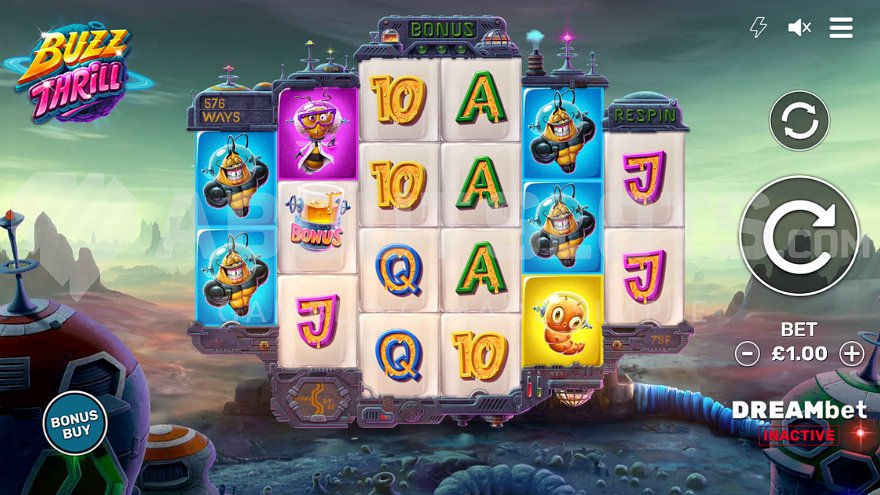Open the Bonus Buy feature
Image resolution: width=880 pixels, height=495 pixels.
tap(75, 423)
